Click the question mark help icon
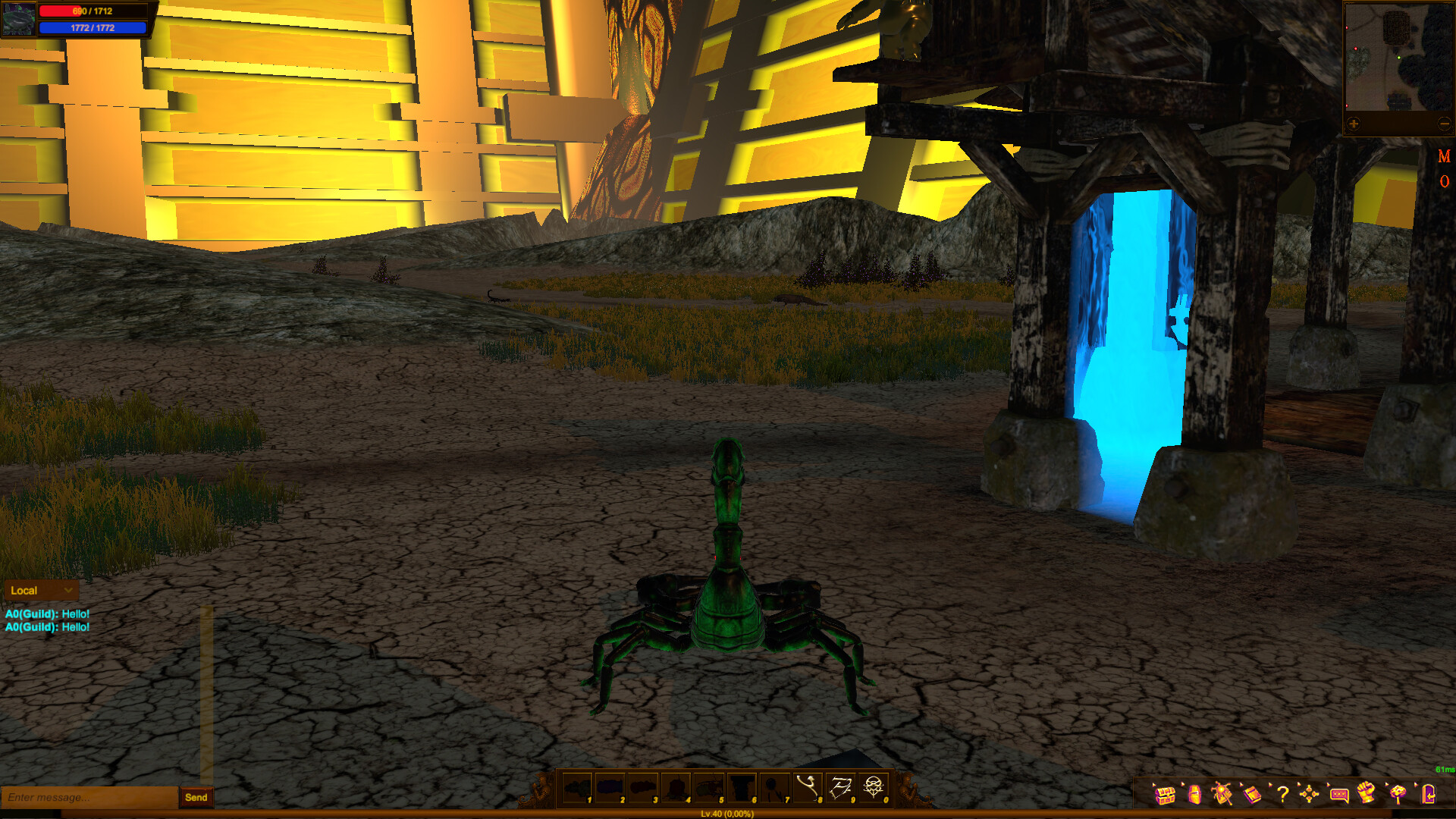The width and height of the screenshot is (1456, 819). pos(1282,795)
